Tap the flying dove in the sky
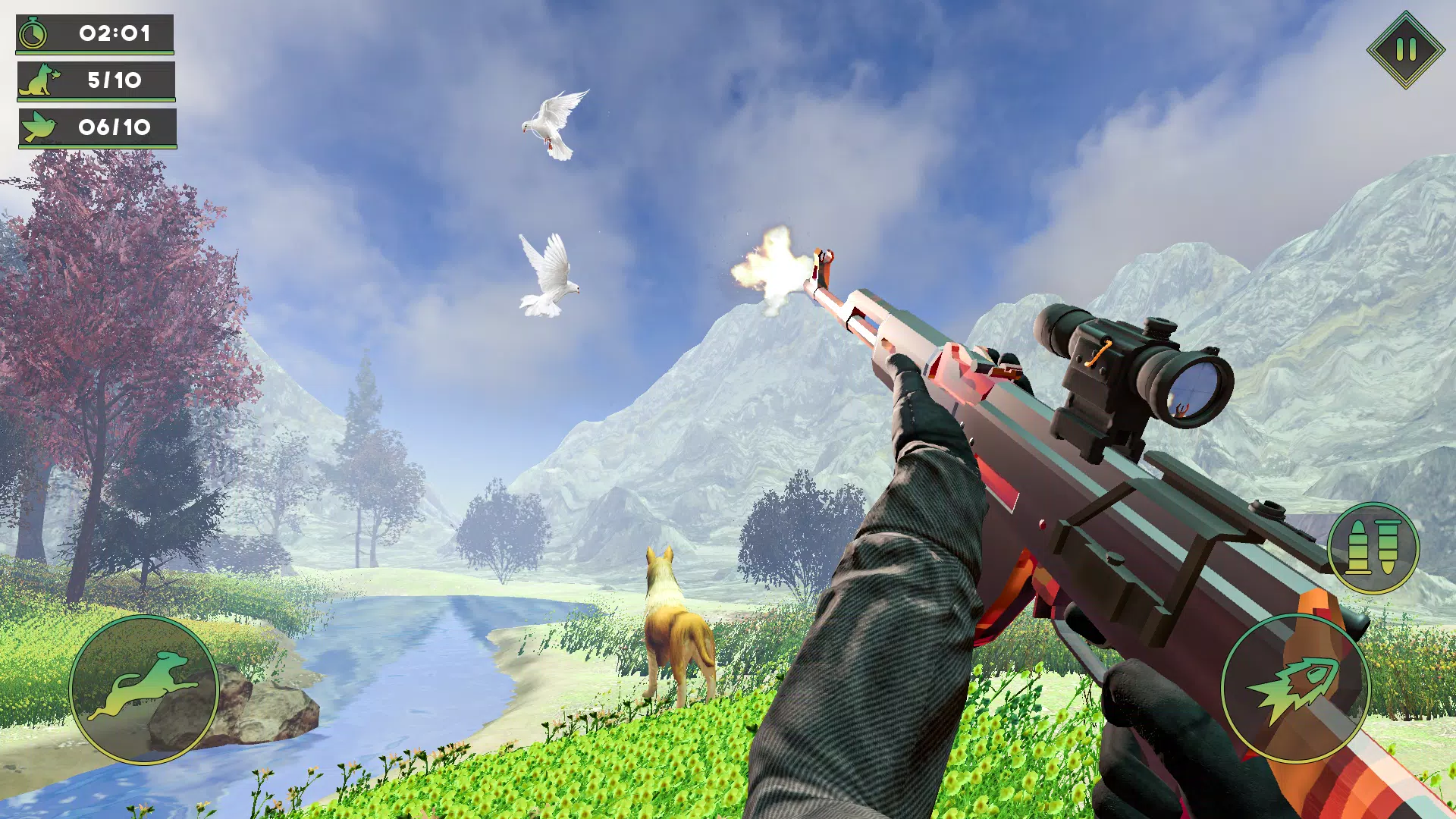This screenshot has width=1456, height=819. click(554, 122)
